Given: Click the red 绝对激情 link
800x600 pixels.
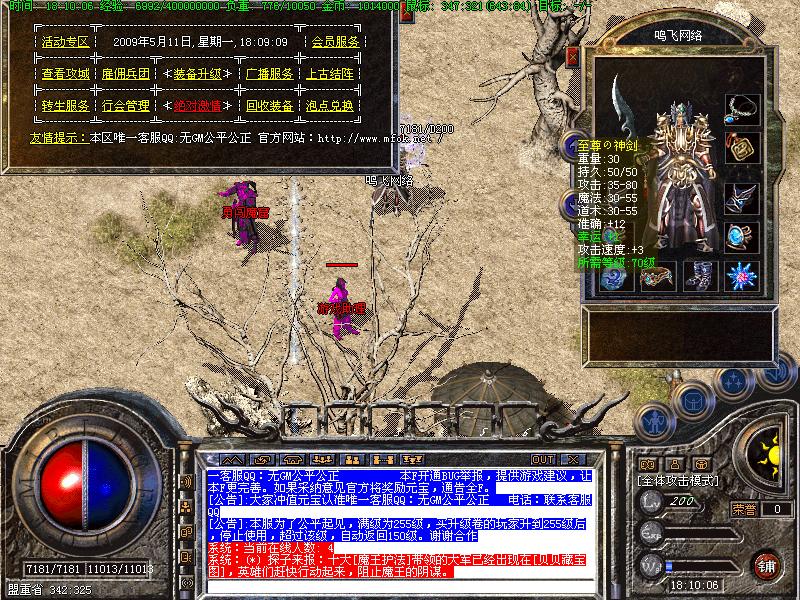Looking at the screenshot, I should point(197,105).
